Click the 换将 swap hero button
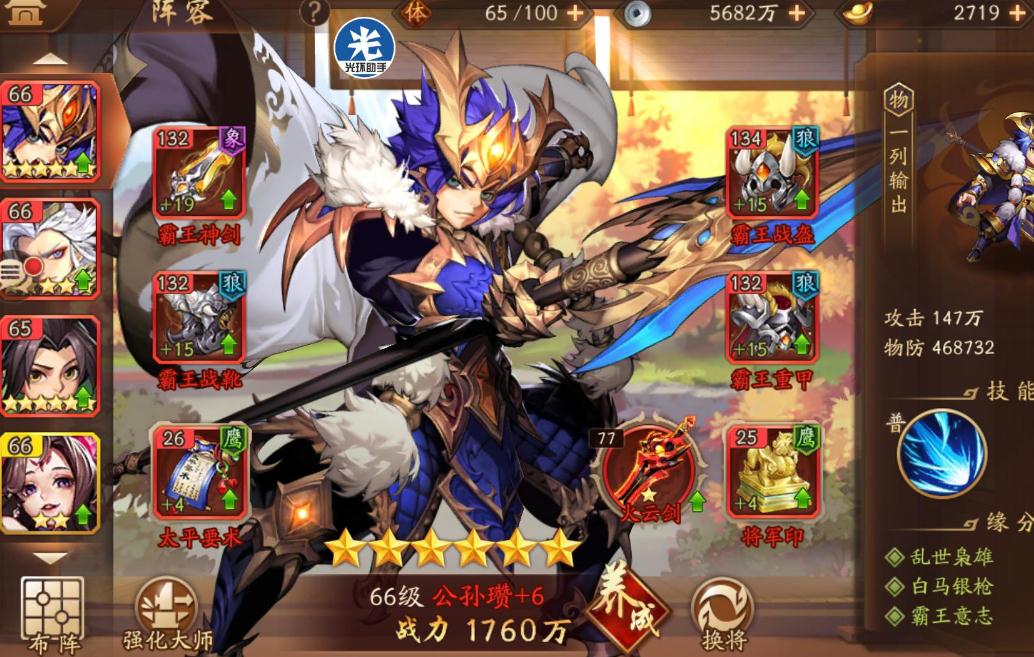 point(722,609)
